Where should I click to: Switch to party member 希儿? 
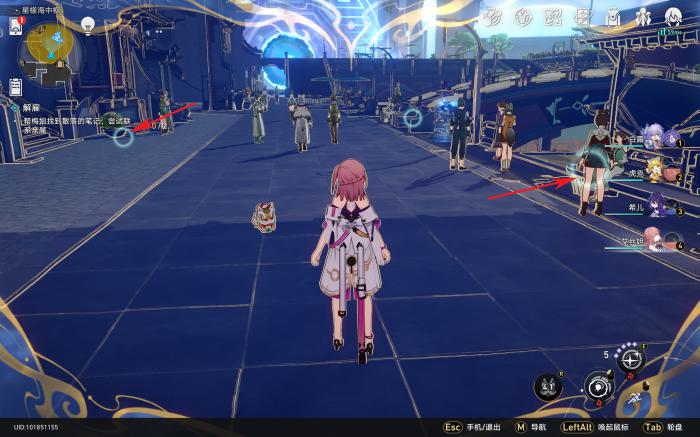click(x=655, y=207)
